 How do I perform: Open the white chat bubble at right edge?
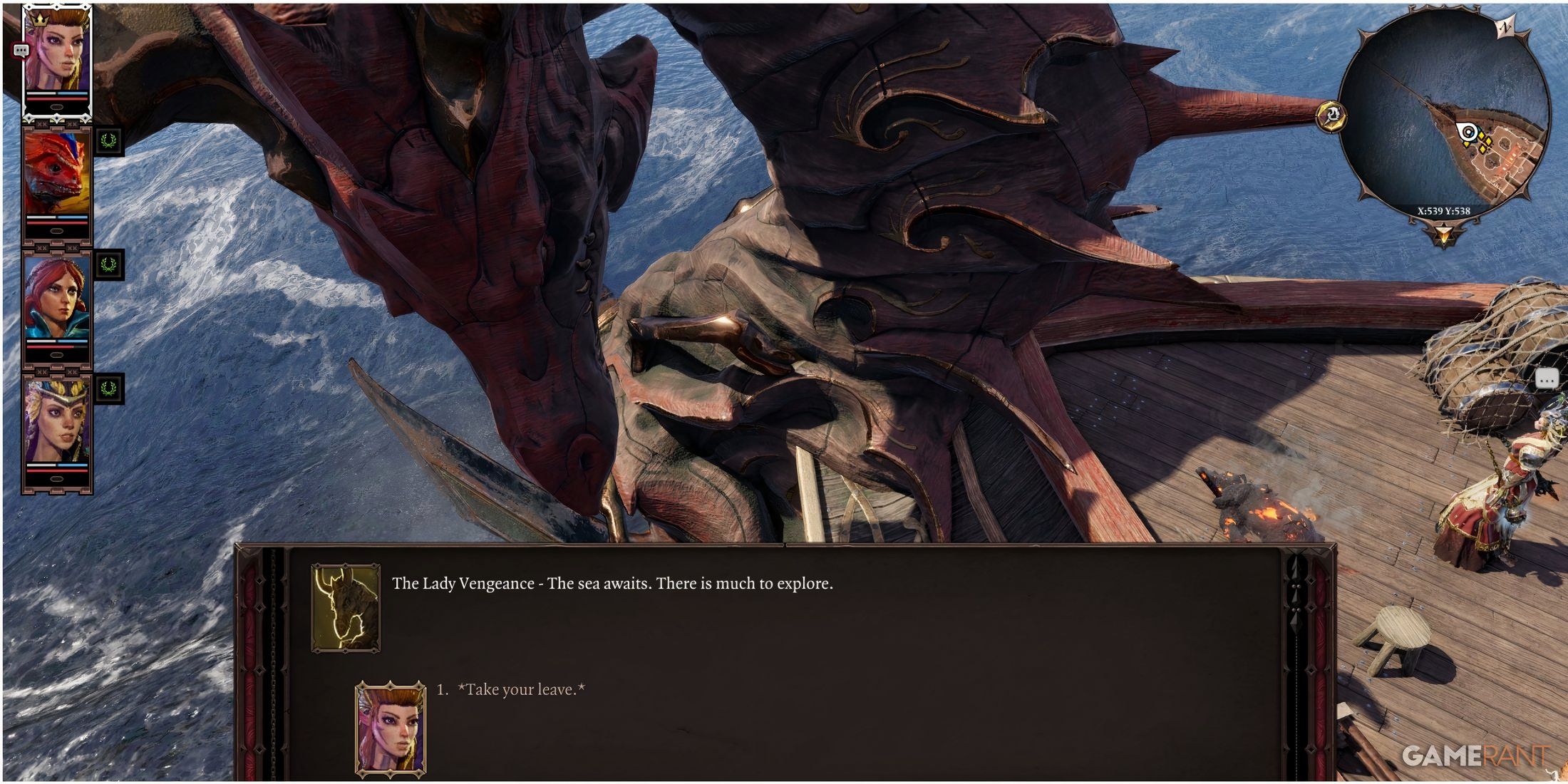click(1545, 379)
